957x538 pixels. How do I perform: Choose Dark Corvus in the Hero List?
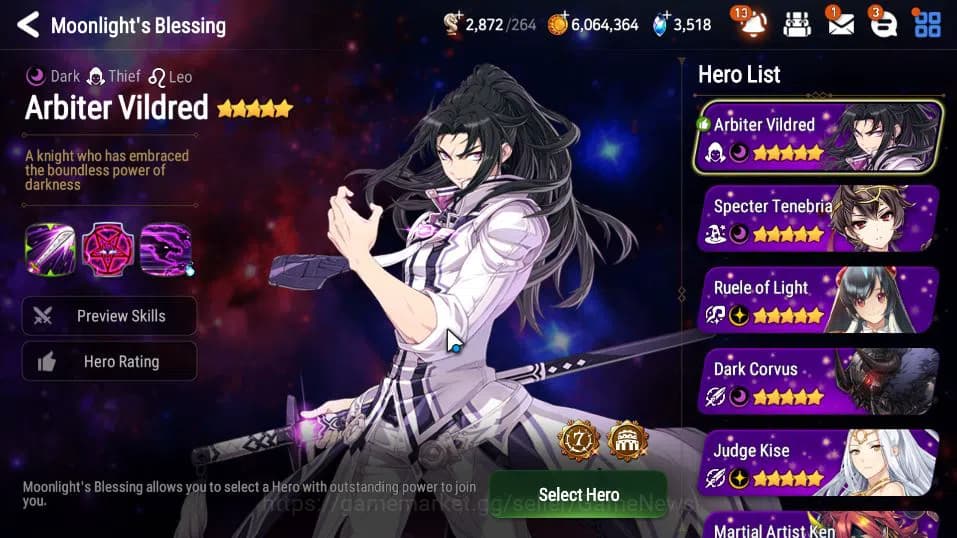pyautogui.click(x=820, y=381)
